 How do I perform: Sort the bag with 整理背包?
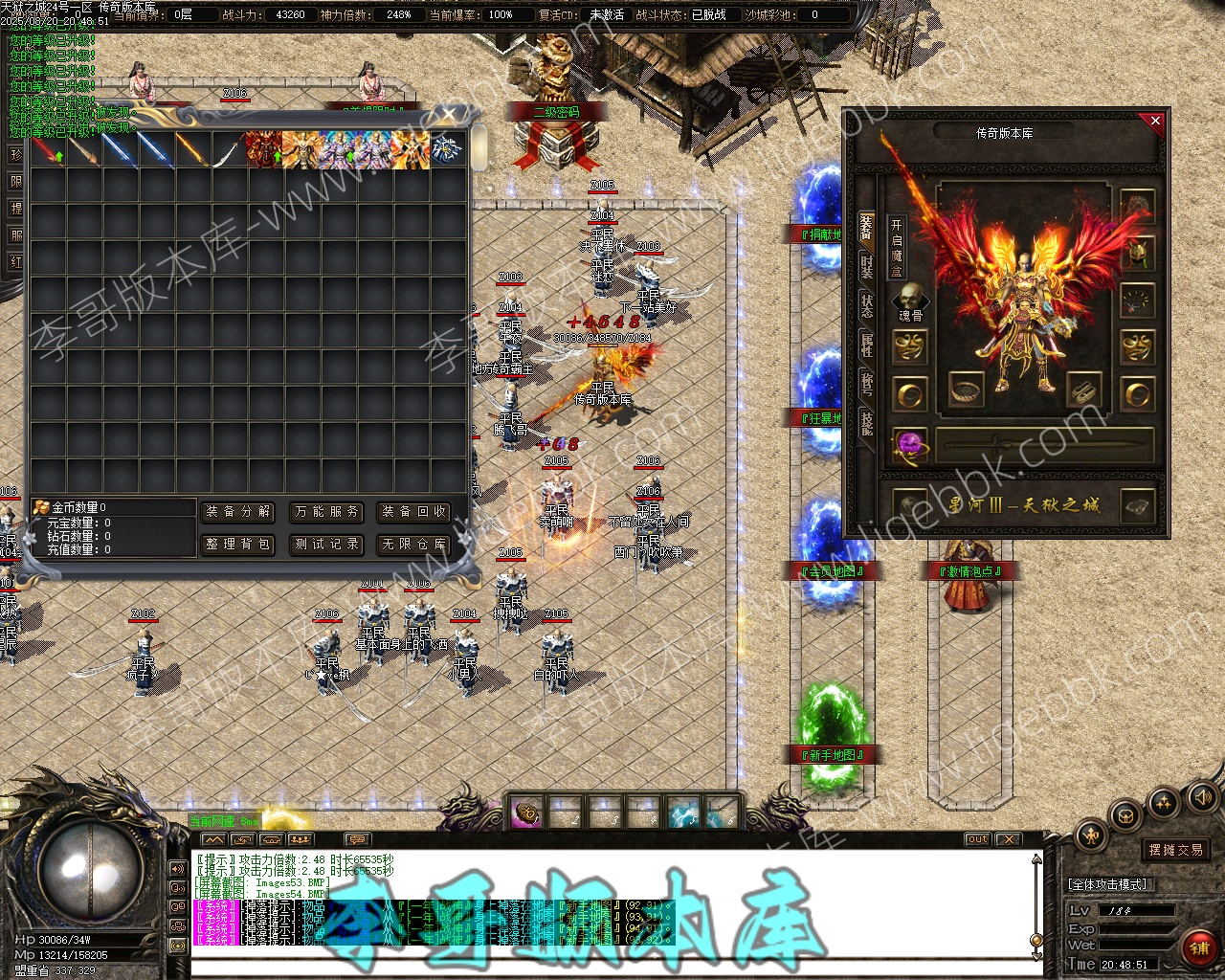coord(238,545)
